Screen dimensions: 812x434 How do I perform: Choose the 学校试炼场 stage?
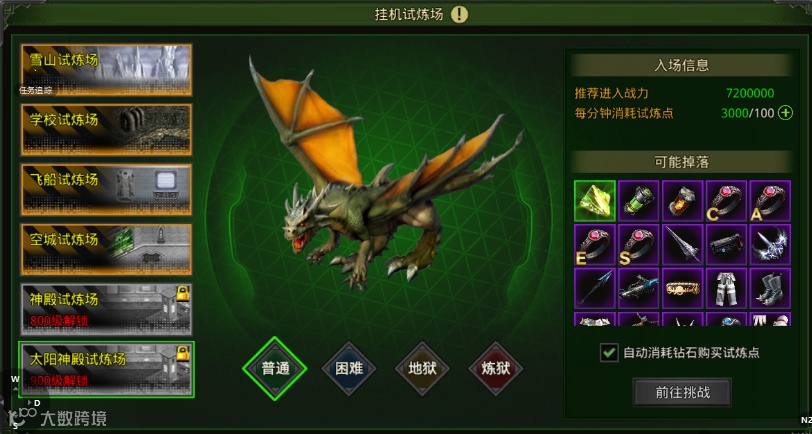(105, 129)
